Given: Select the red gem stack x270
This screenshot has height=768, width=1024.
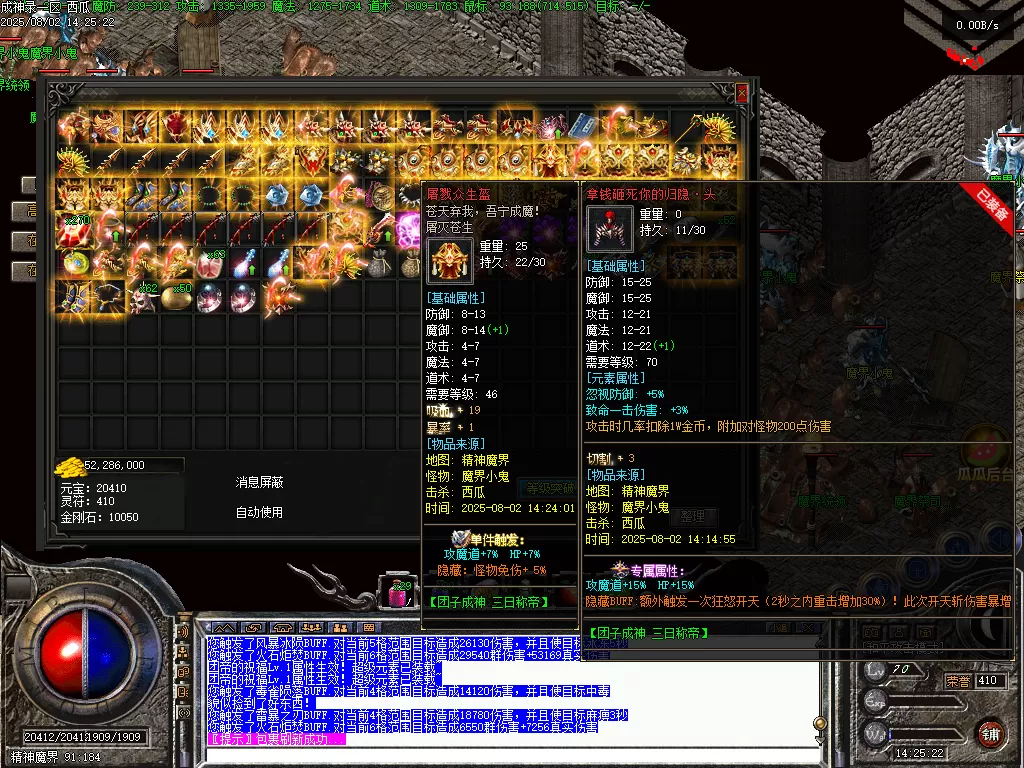Looking at the screenshot, I should 73,230.
